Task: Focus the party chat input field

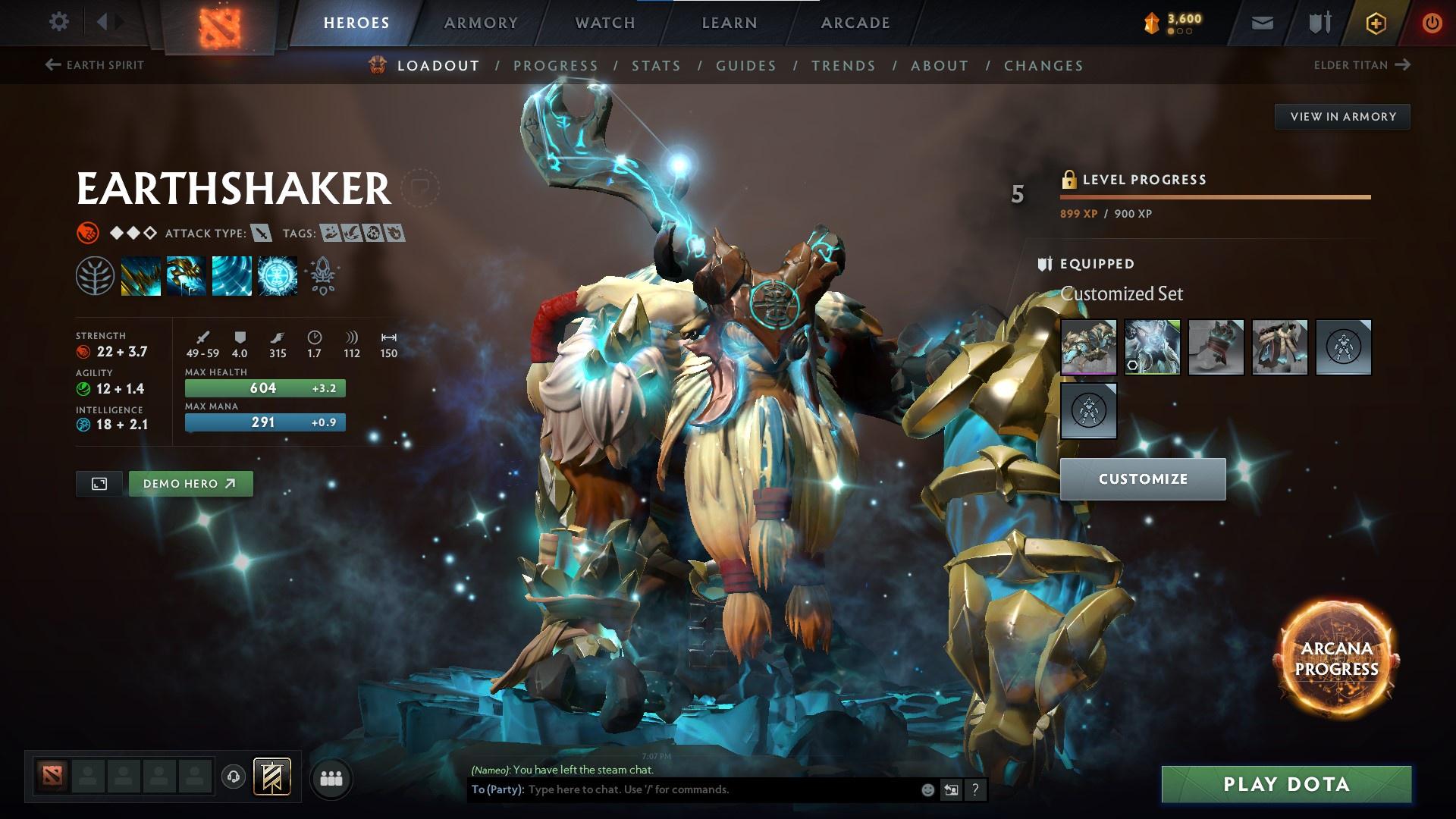Action: (x=720, y=789)
